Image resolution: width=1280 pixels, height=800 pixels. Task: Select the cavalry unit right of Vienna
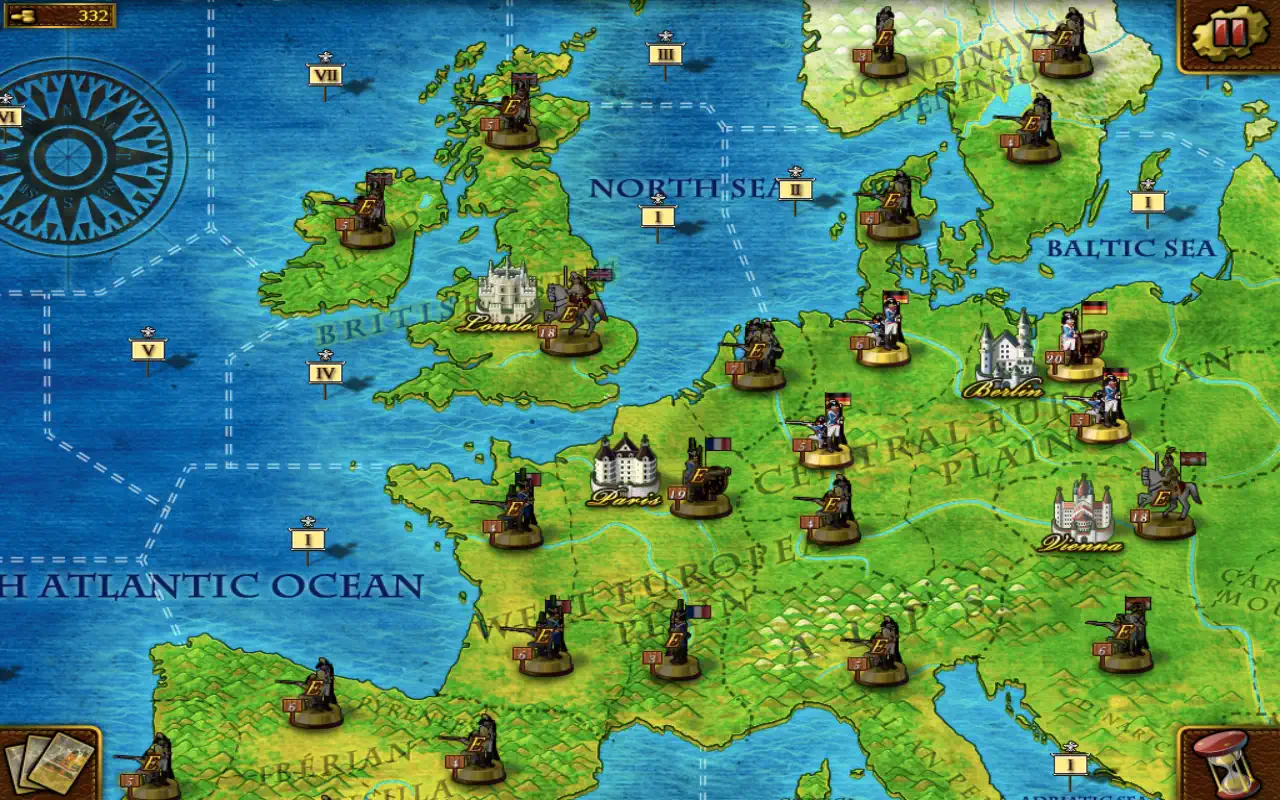[1166, 497]
